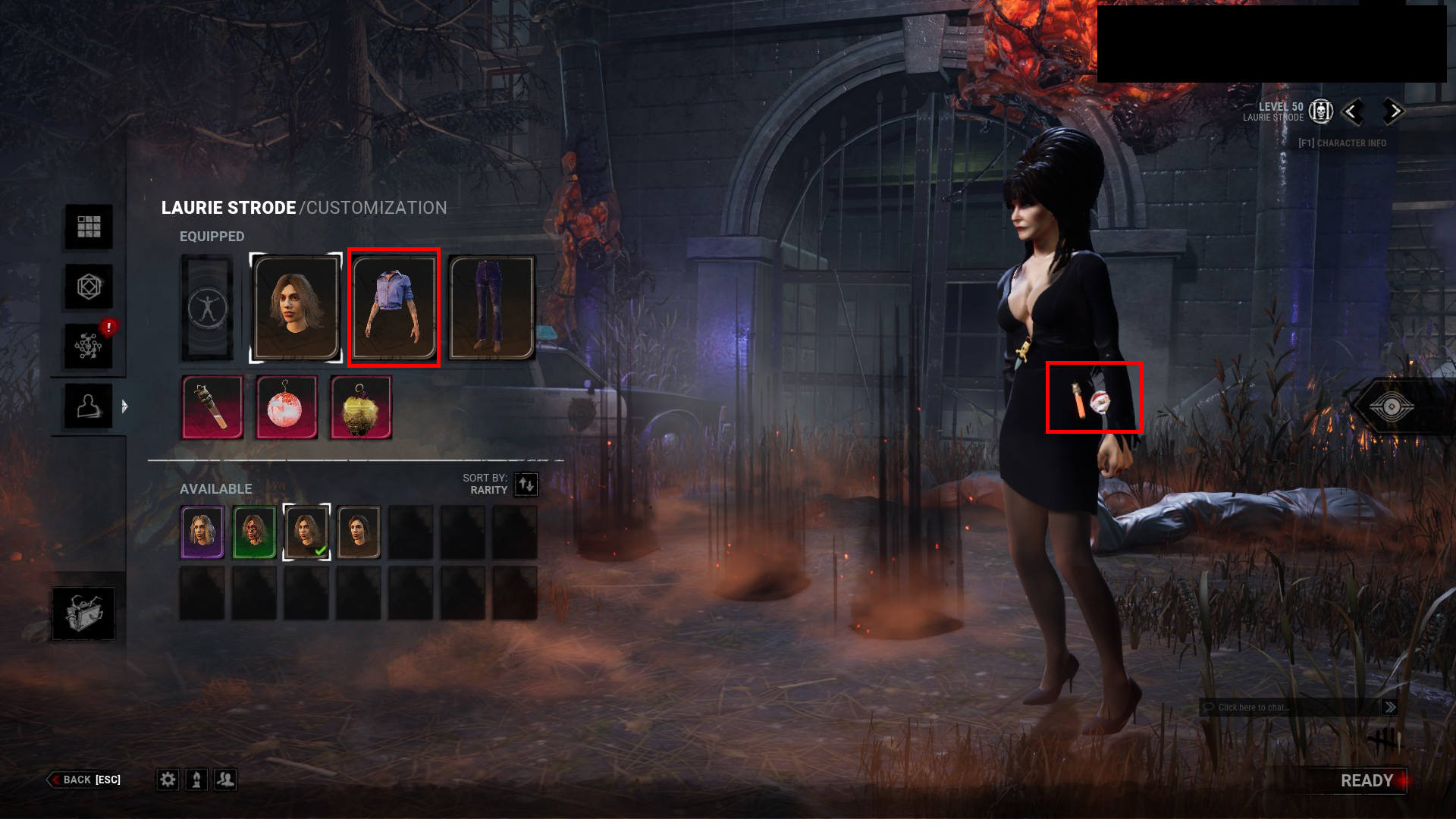
Task: Open the character loadout grid icon
Action: 89,227
